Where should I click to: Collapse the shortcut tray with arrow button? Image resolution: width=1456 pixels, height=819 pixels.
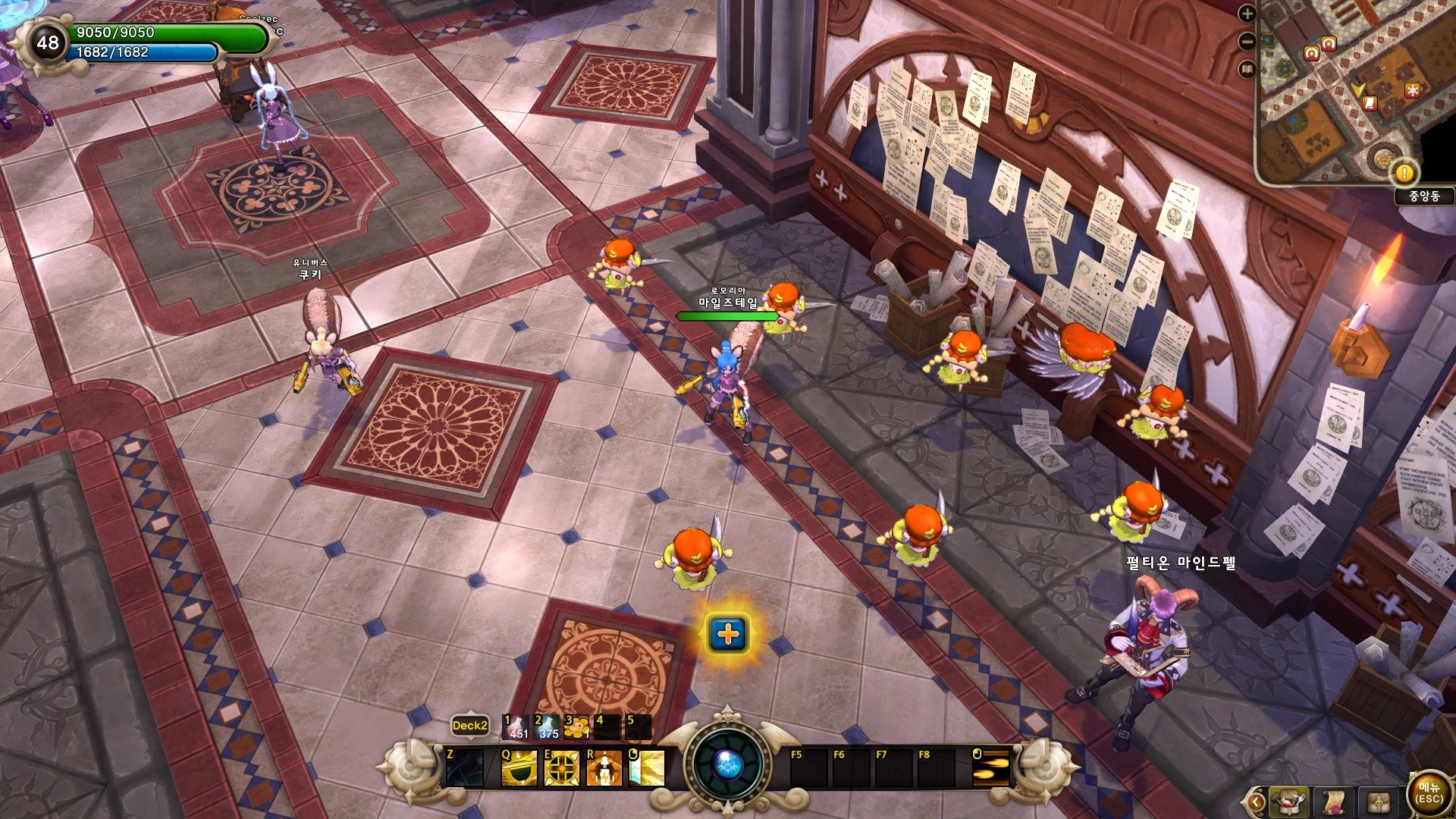click(x=1256, y=802)
